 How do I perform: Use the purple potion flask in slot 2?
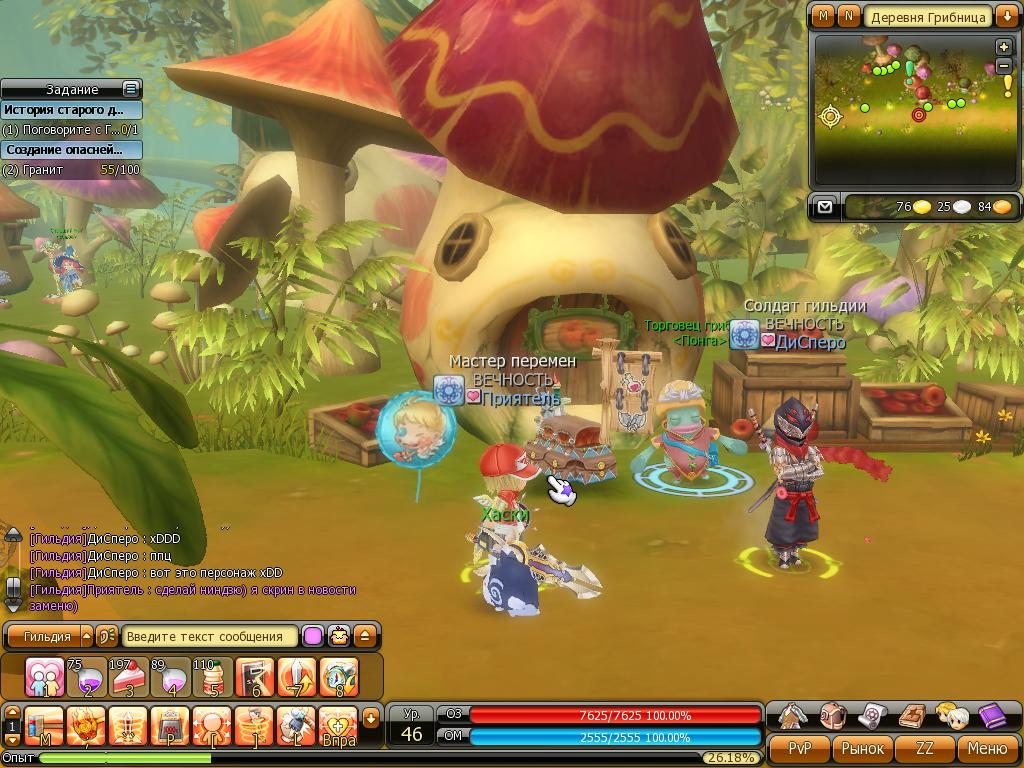tap(86, 678)
